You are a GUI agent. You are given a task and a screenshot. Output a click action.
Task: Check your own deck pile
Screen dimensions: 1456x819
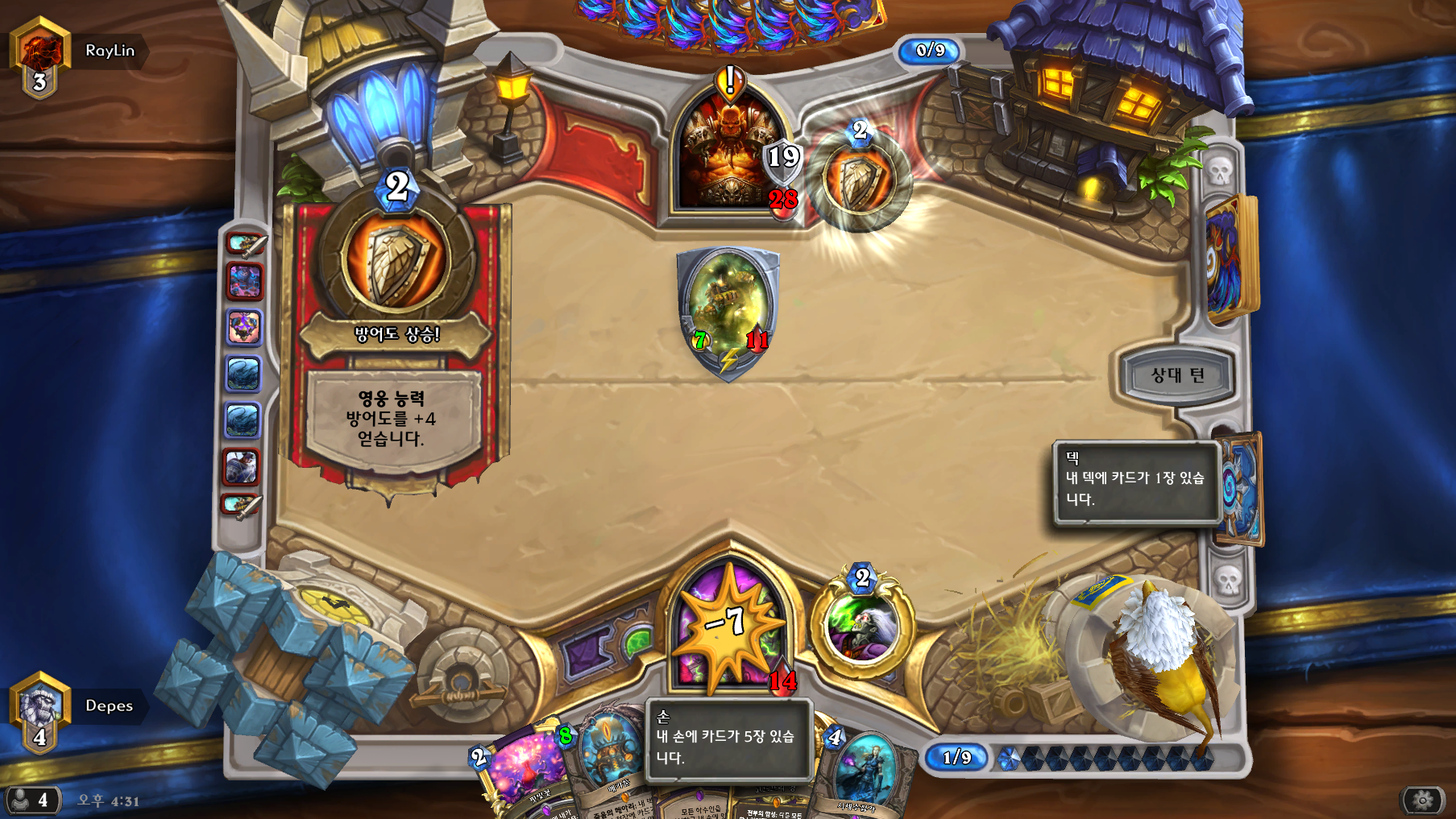(1240, 487)
